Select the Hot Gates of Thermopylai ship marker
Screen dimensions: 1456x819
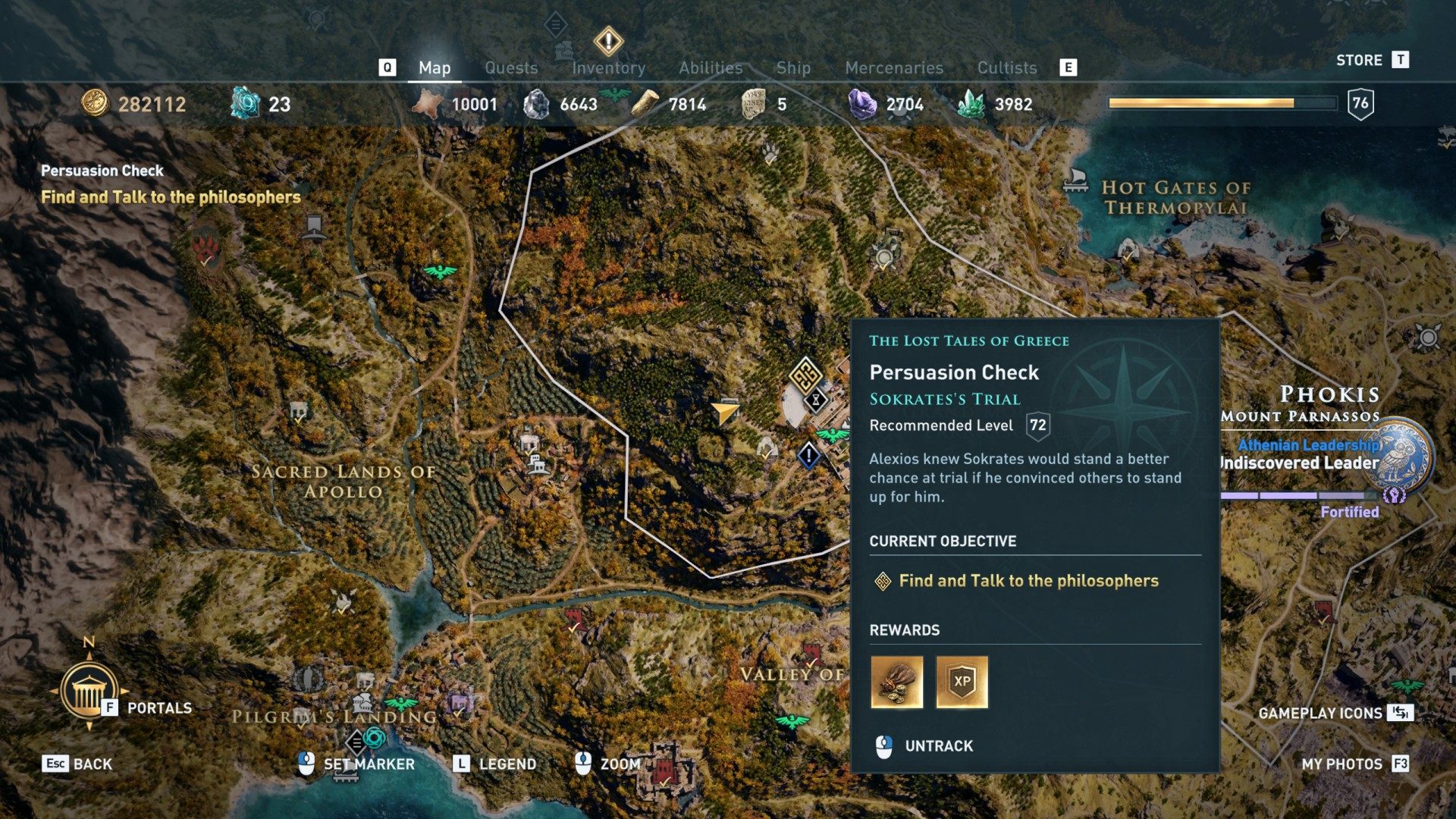tap(1075, 179)
